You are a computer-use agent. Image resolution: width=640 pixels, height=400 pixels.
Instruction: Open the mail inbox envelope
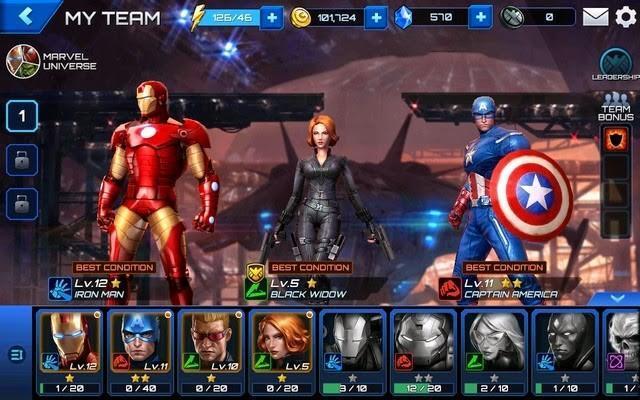click(x=596, y=17)
